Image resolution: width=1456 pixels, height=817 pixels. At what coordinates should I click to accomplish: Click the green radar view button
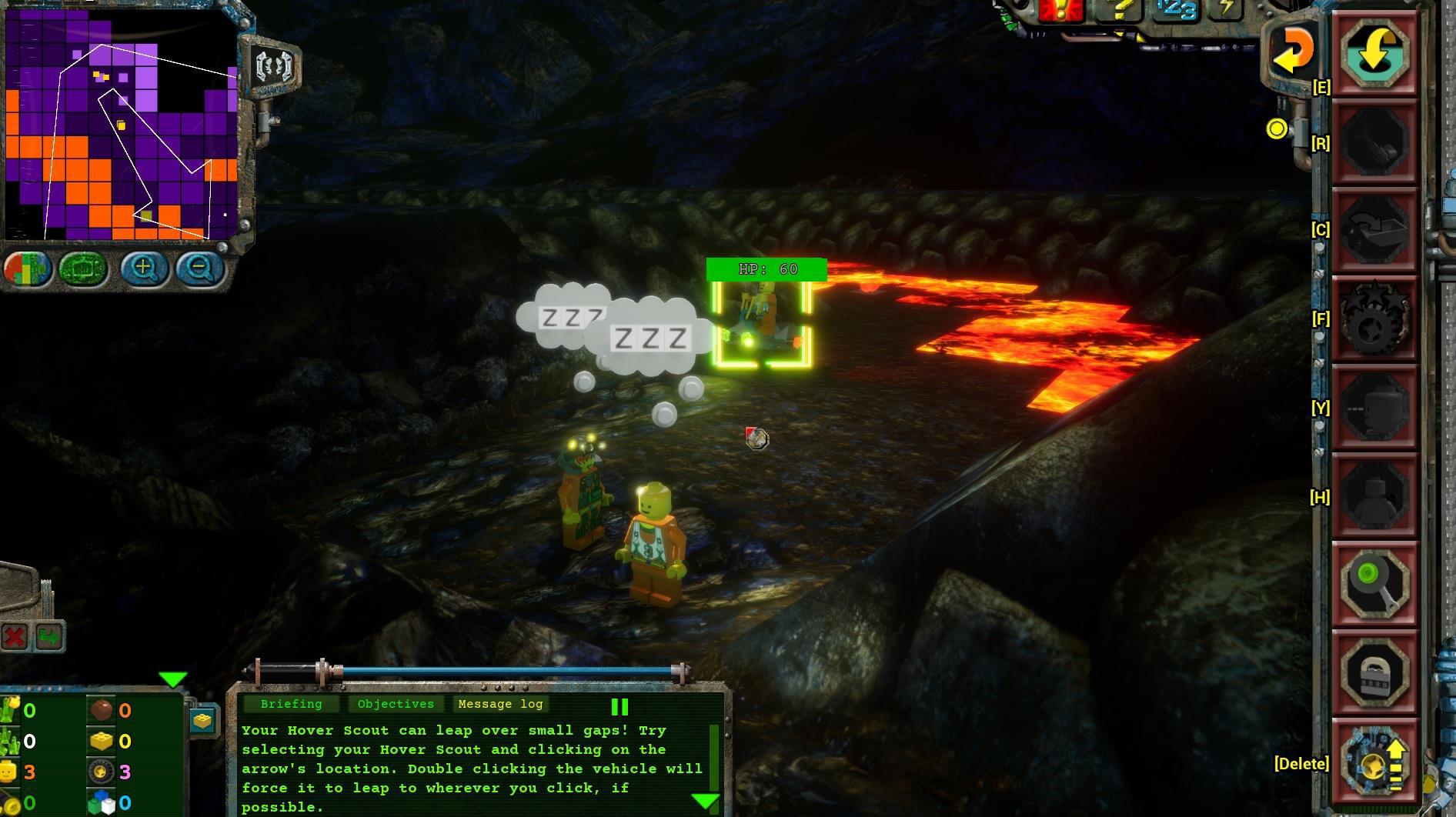[83, 269]
